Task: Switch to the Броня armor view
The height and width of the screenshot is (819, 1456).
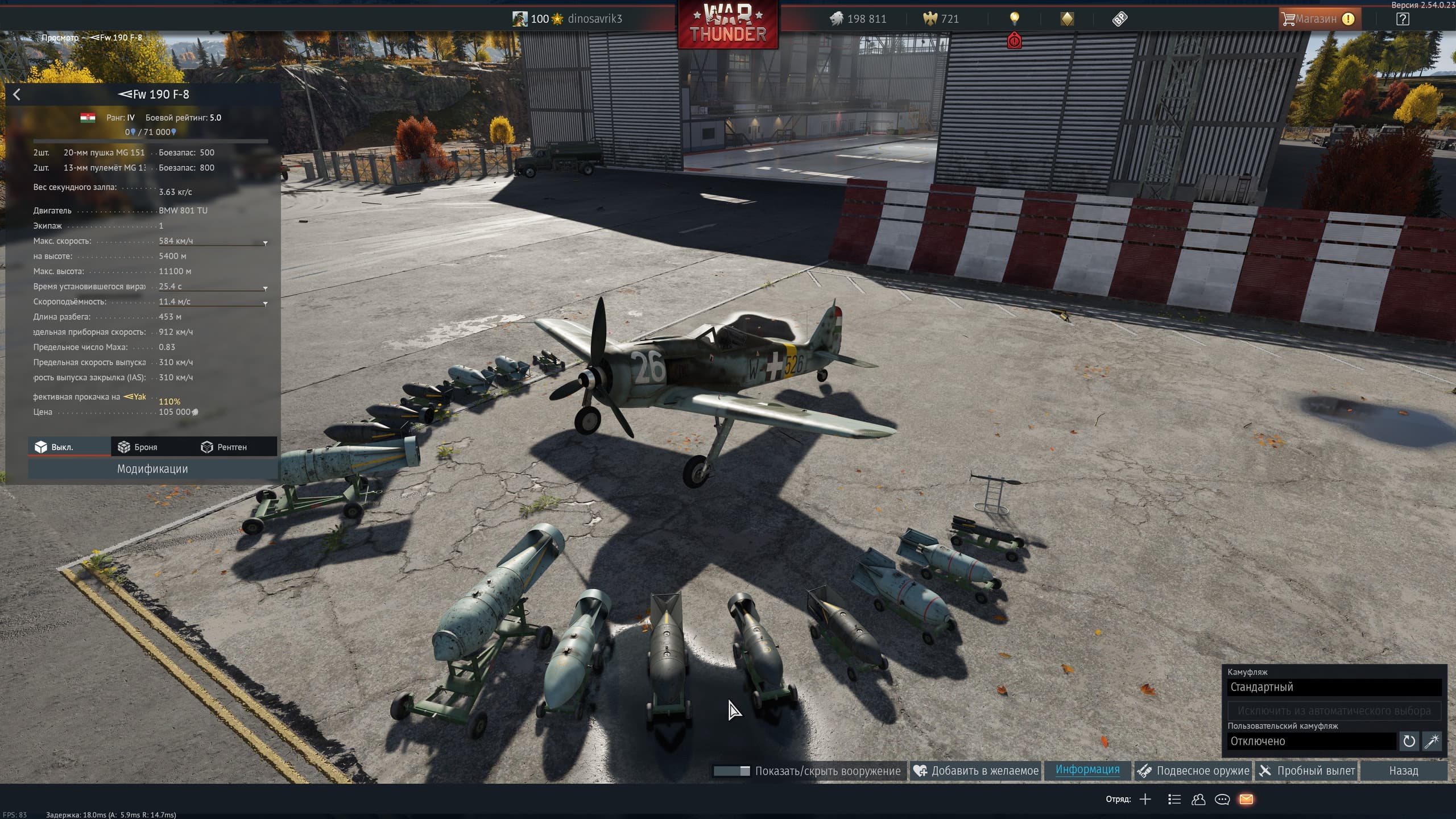Action: (x=138, y=447)
